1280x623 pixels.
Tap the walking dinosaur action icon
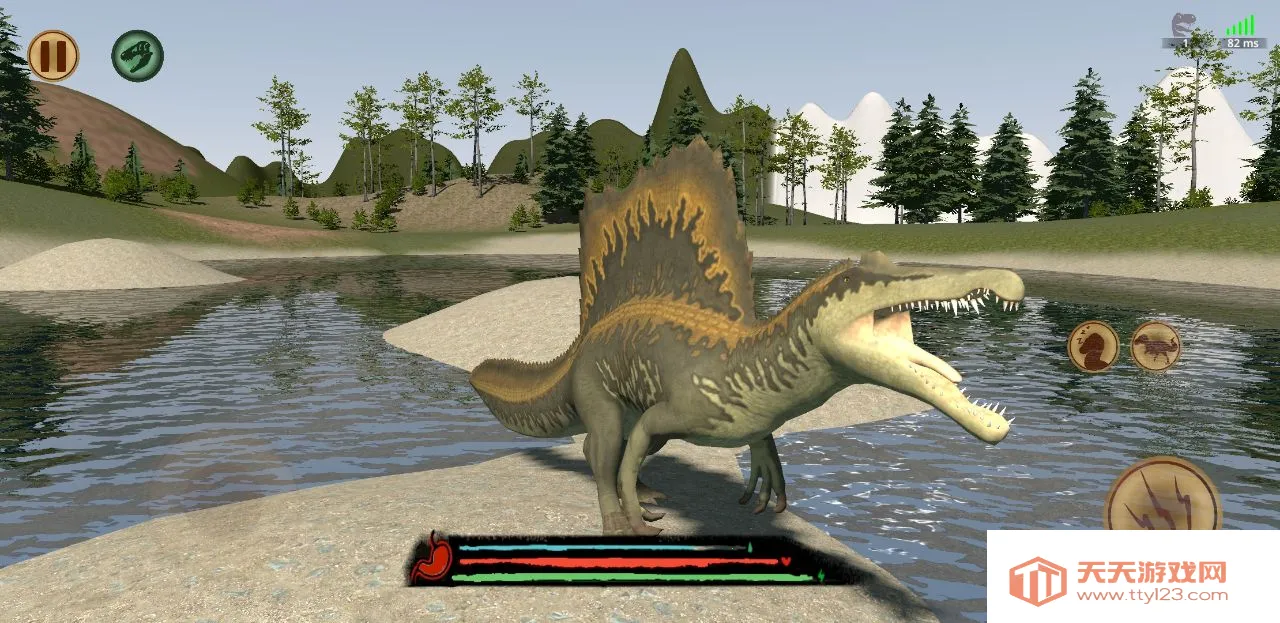tap(1156, 347)
